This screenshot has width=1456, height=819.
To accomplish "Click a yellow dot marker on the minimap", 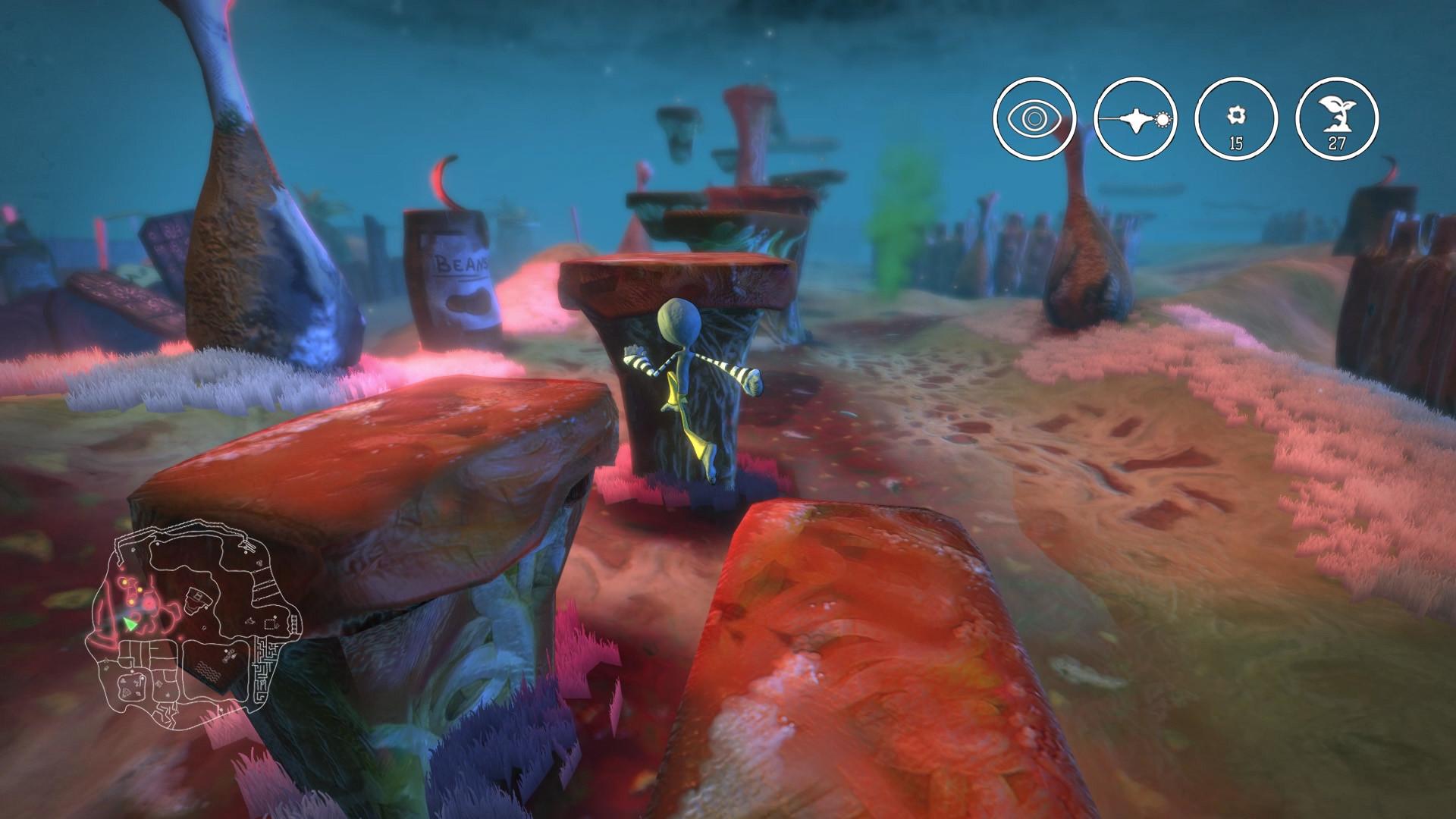I will point(125,582).
